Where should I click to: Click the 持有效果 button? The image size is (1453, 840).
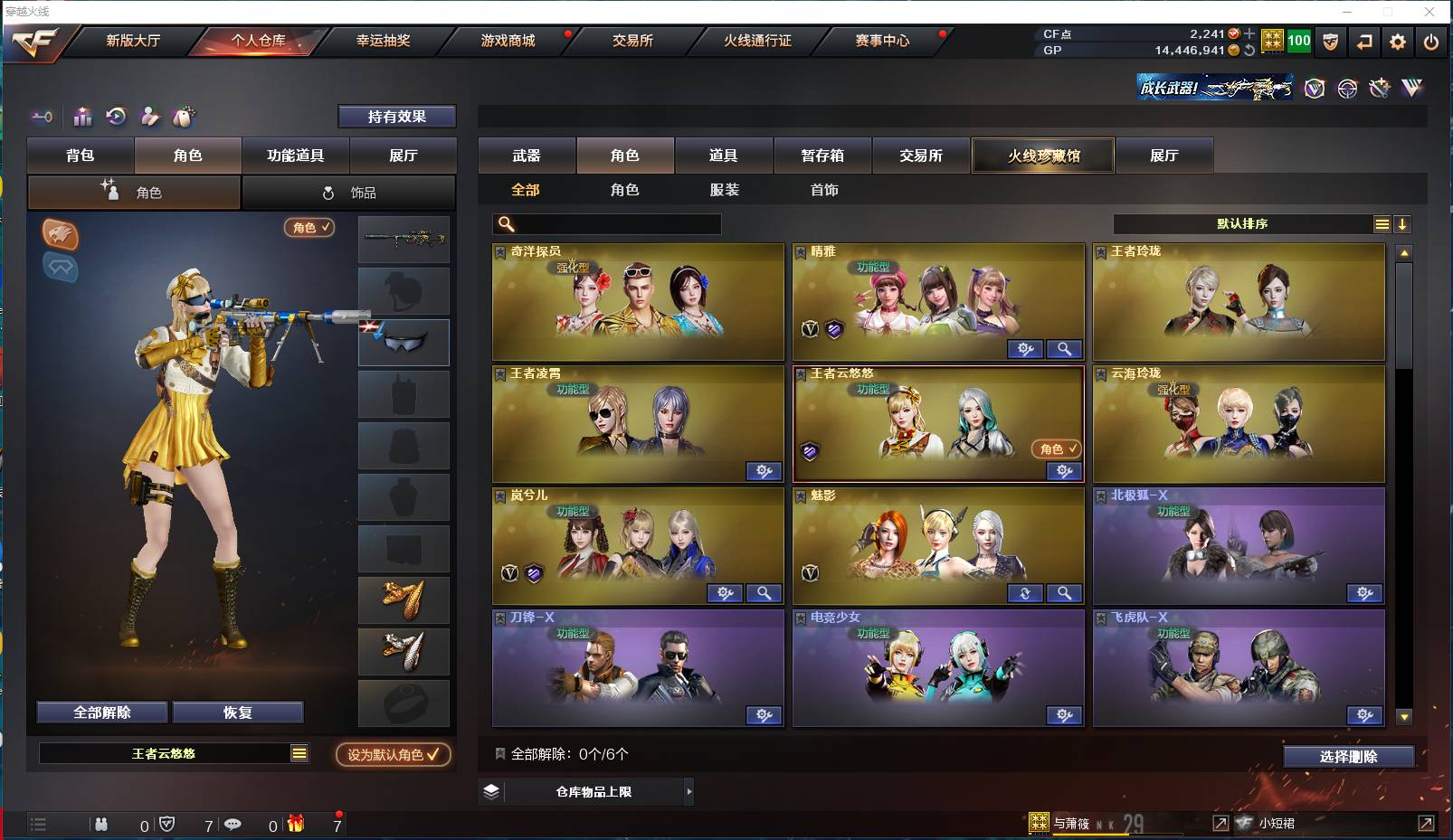pyautogui.click(x=396, y=117)
